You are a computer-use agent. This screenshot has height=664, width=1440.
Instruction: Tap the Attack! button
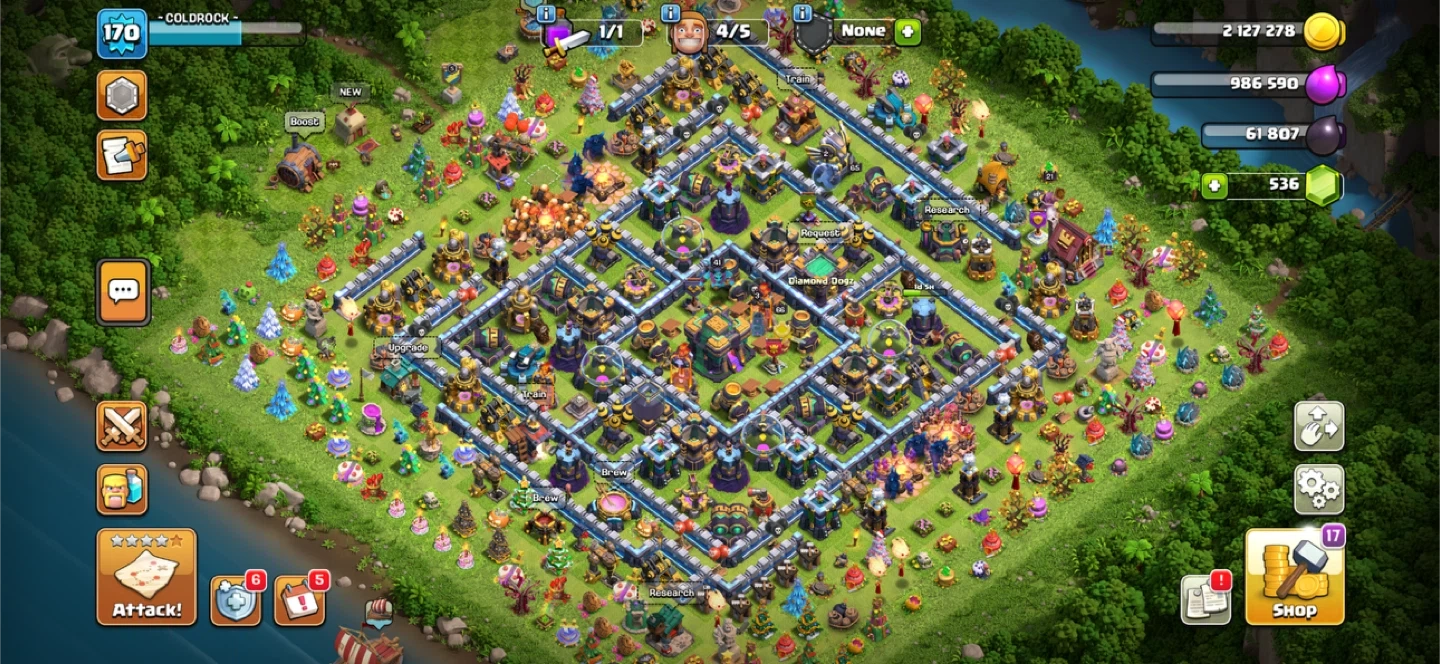click(x=146, y=577)
